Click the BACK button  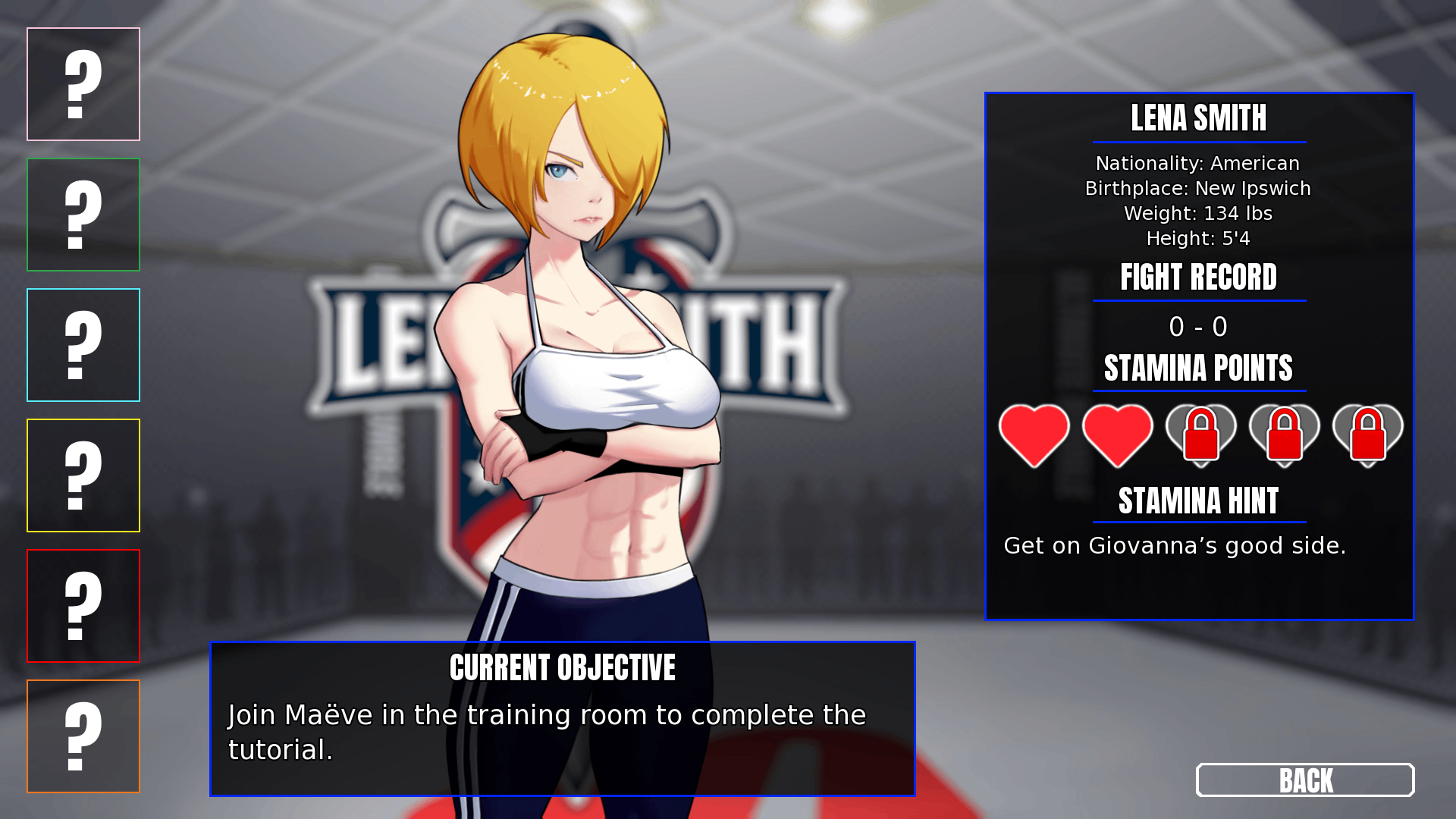[1304, 780]
